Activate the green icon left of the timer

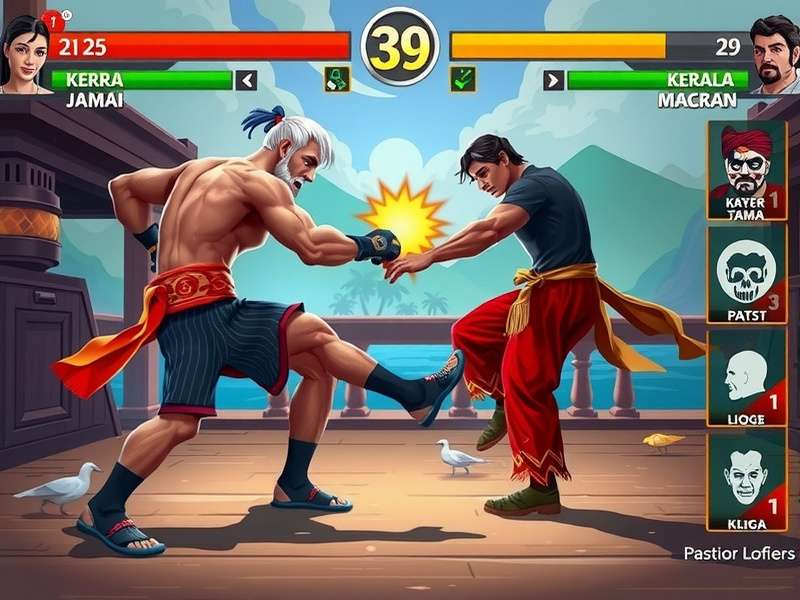(337, 79)
